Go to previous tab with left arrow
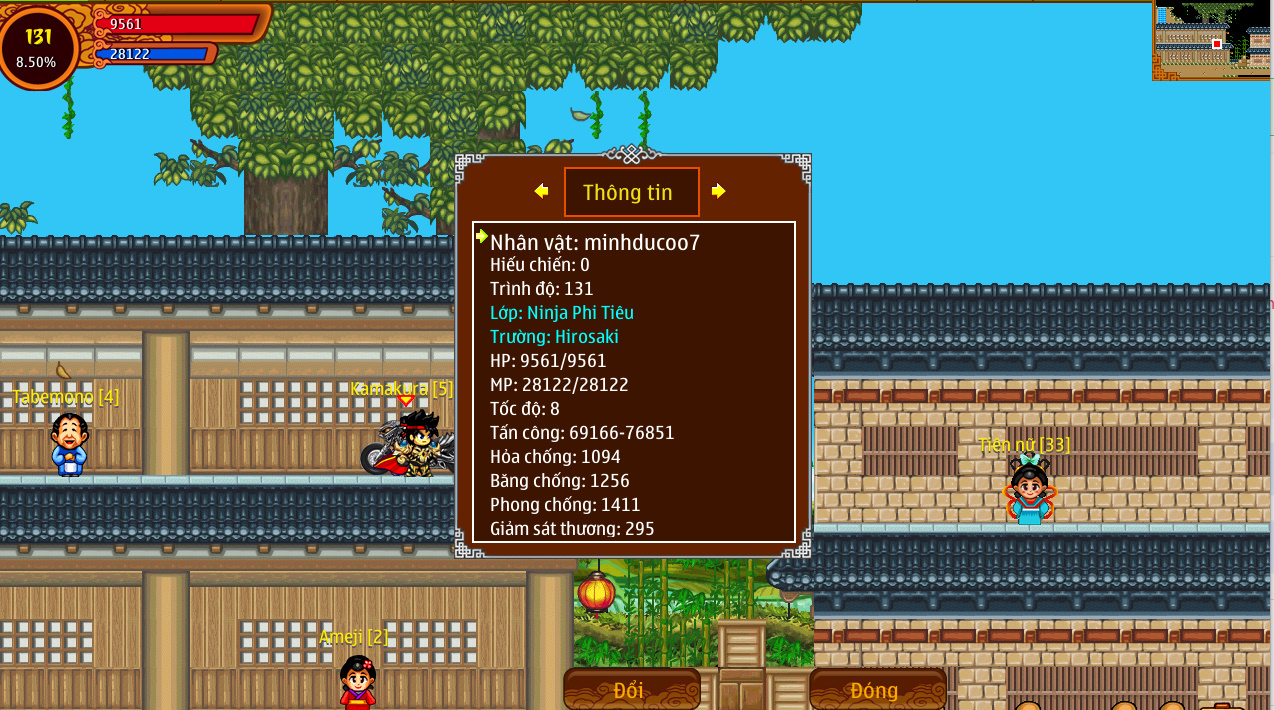The image size is (1274, 710). click(541, 191)
